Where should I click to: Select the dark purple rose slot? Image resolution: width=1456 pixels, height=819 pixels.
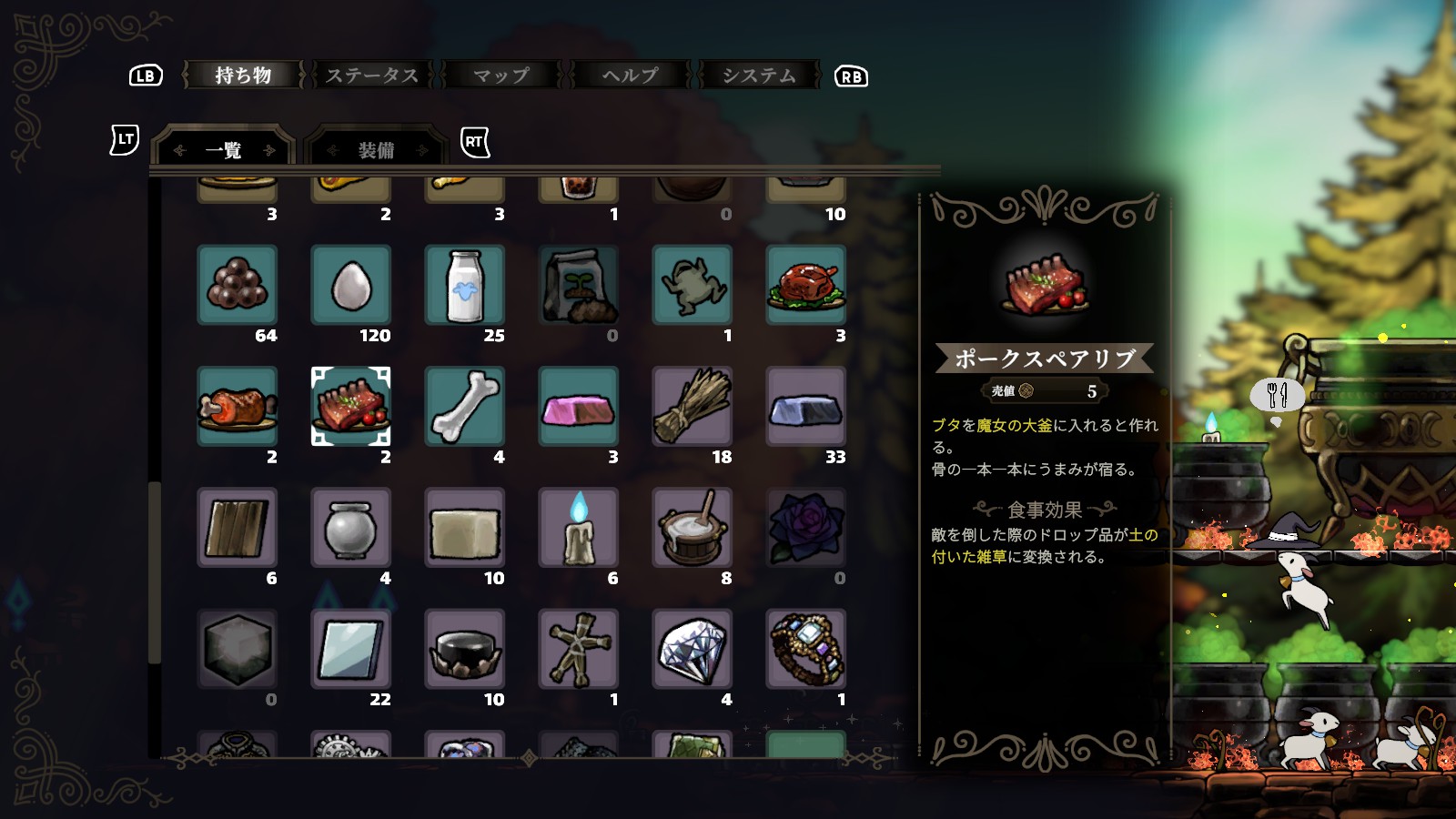[806, 527]
